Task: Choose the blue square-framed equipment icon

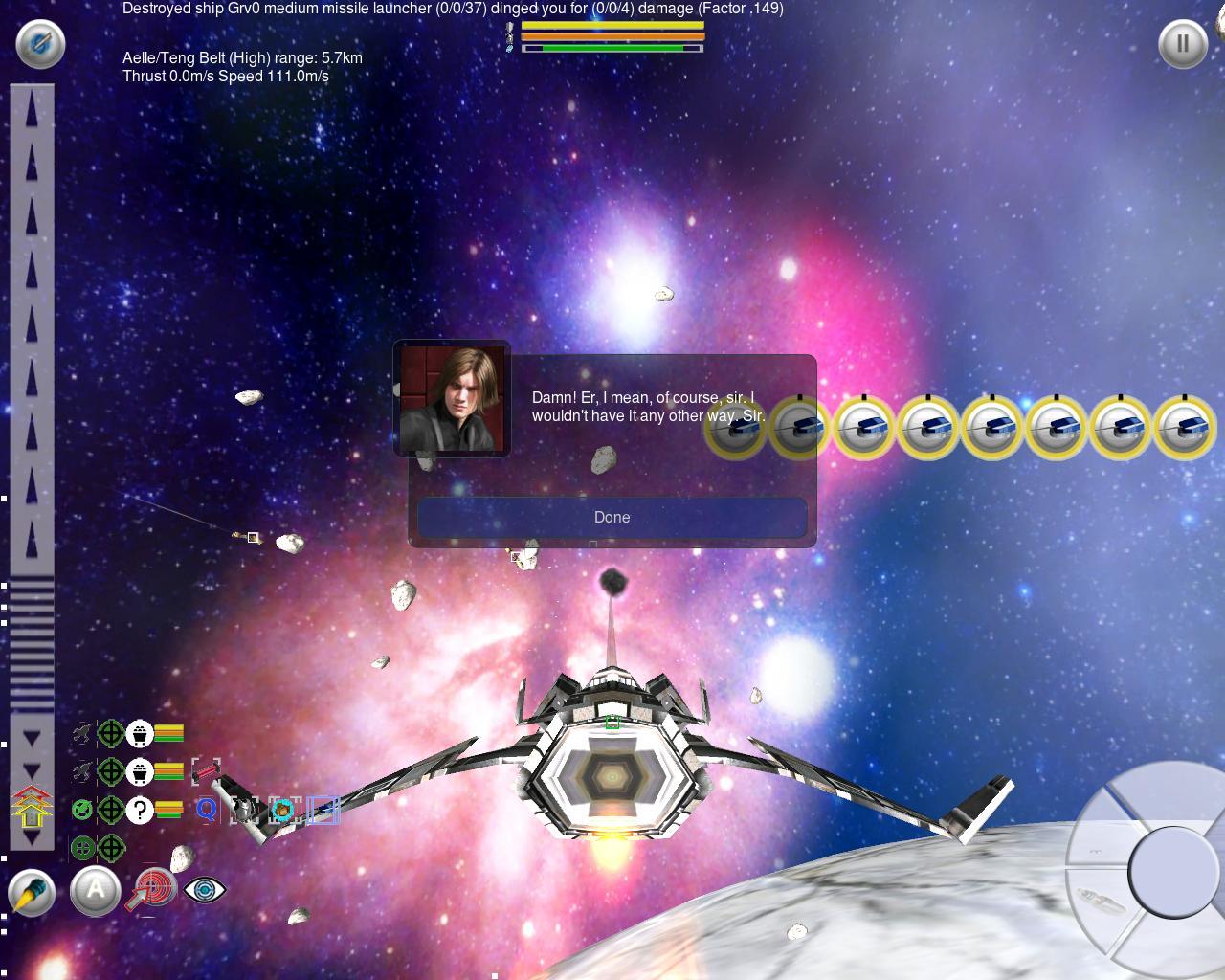Action: [323, 811]
